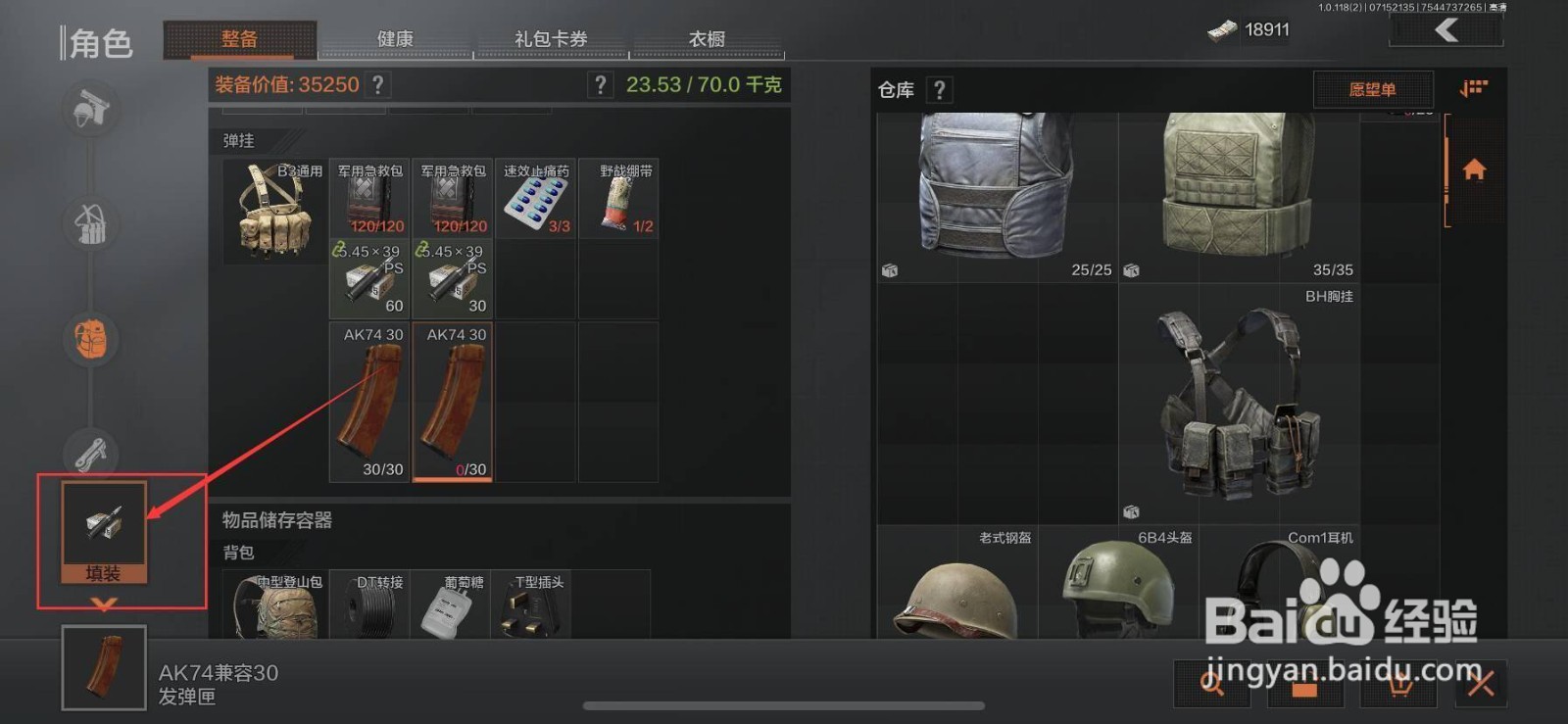
Task: Open the 愿望单 wishlist button
Action: pyautogui.click(x=1372, y=89)
